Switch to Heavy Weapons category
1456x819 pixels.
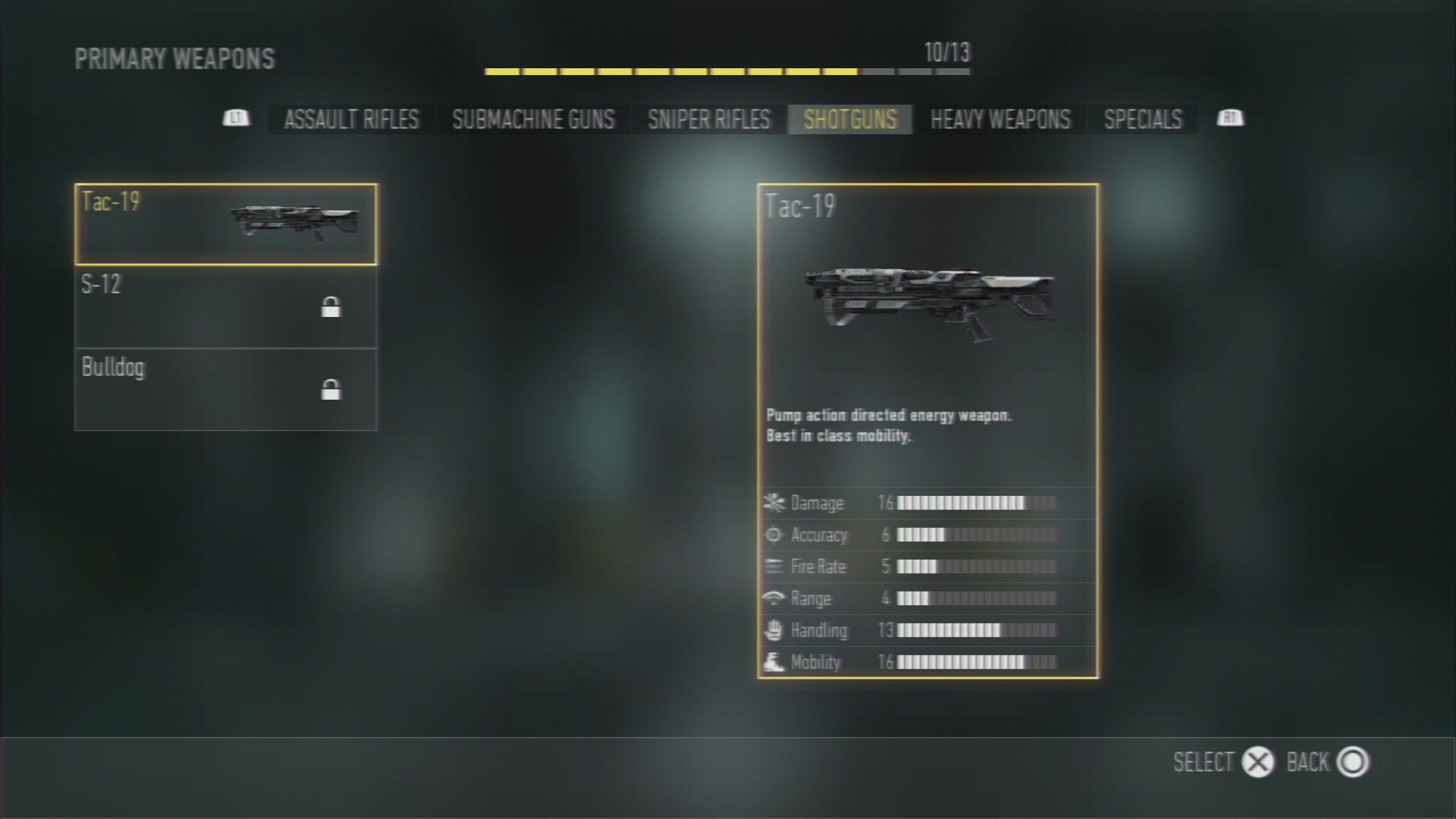[x=1000, y=119]
